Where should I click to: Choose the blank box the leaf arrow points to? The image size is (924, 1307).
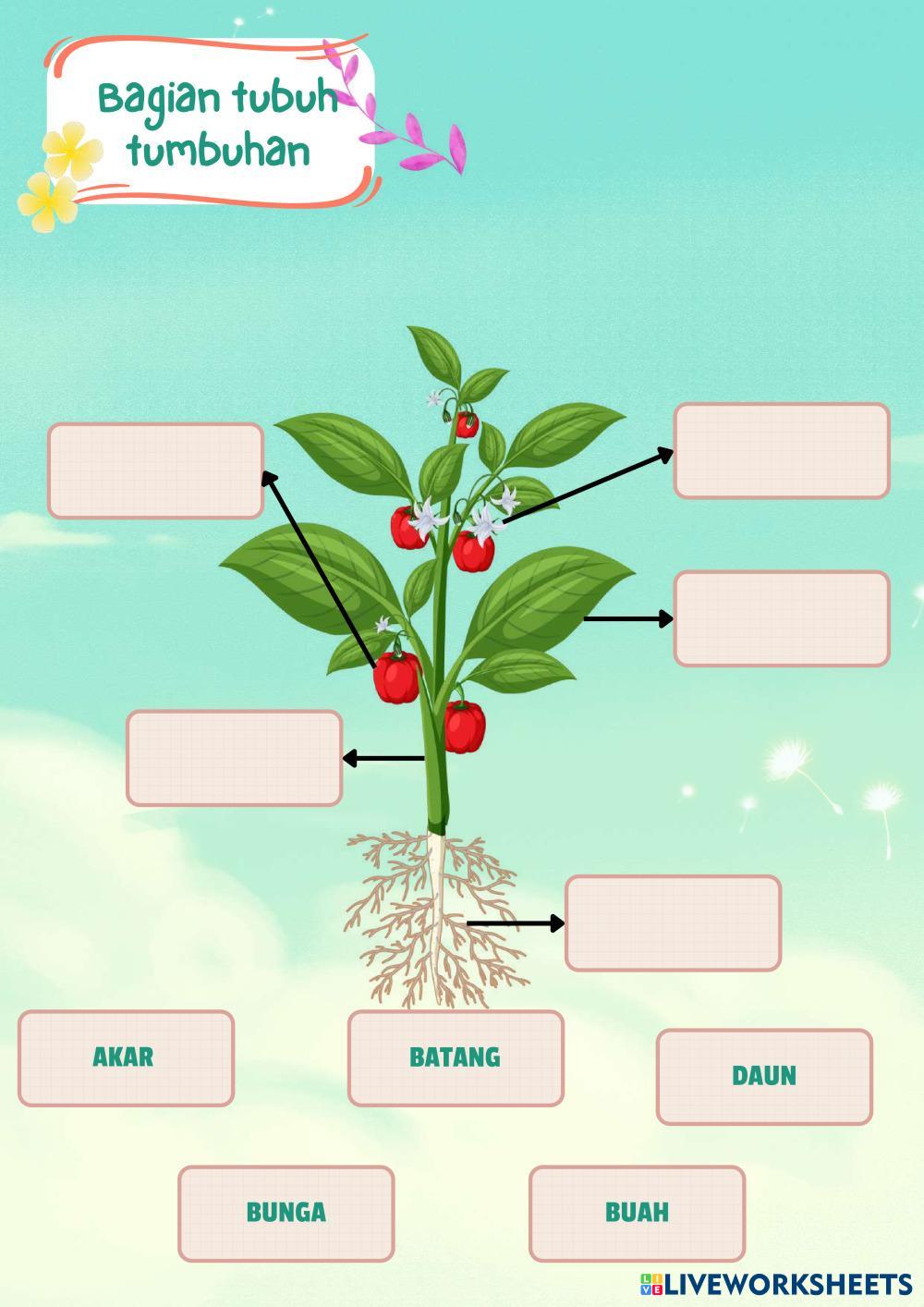coord(782,618)
